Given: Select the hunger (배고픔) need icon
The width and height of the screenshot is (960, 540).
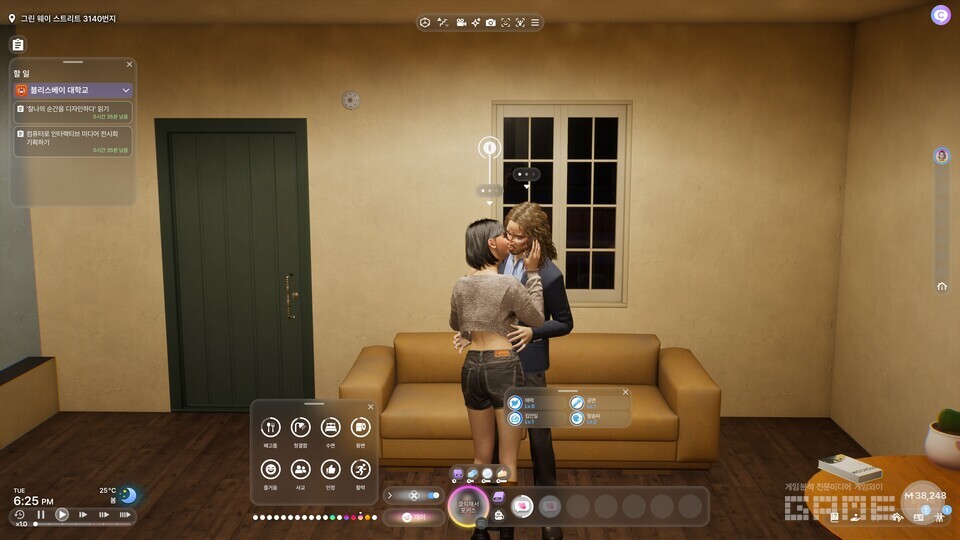Looking at the screenshot, I should pos(270,428).
